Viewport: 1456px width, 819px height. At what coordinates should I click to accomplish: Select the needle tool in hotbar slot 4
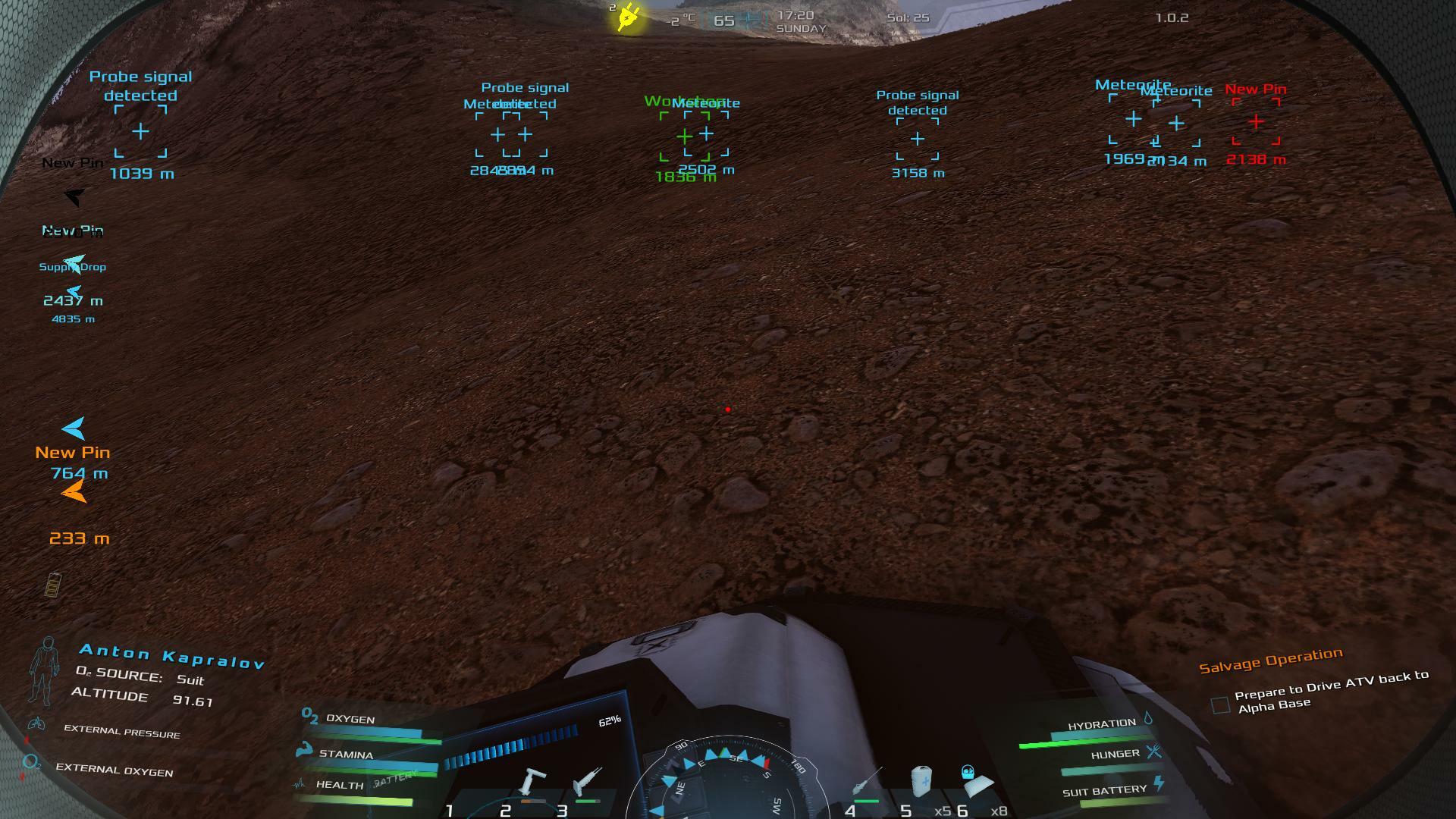click(x=866, y=783)
